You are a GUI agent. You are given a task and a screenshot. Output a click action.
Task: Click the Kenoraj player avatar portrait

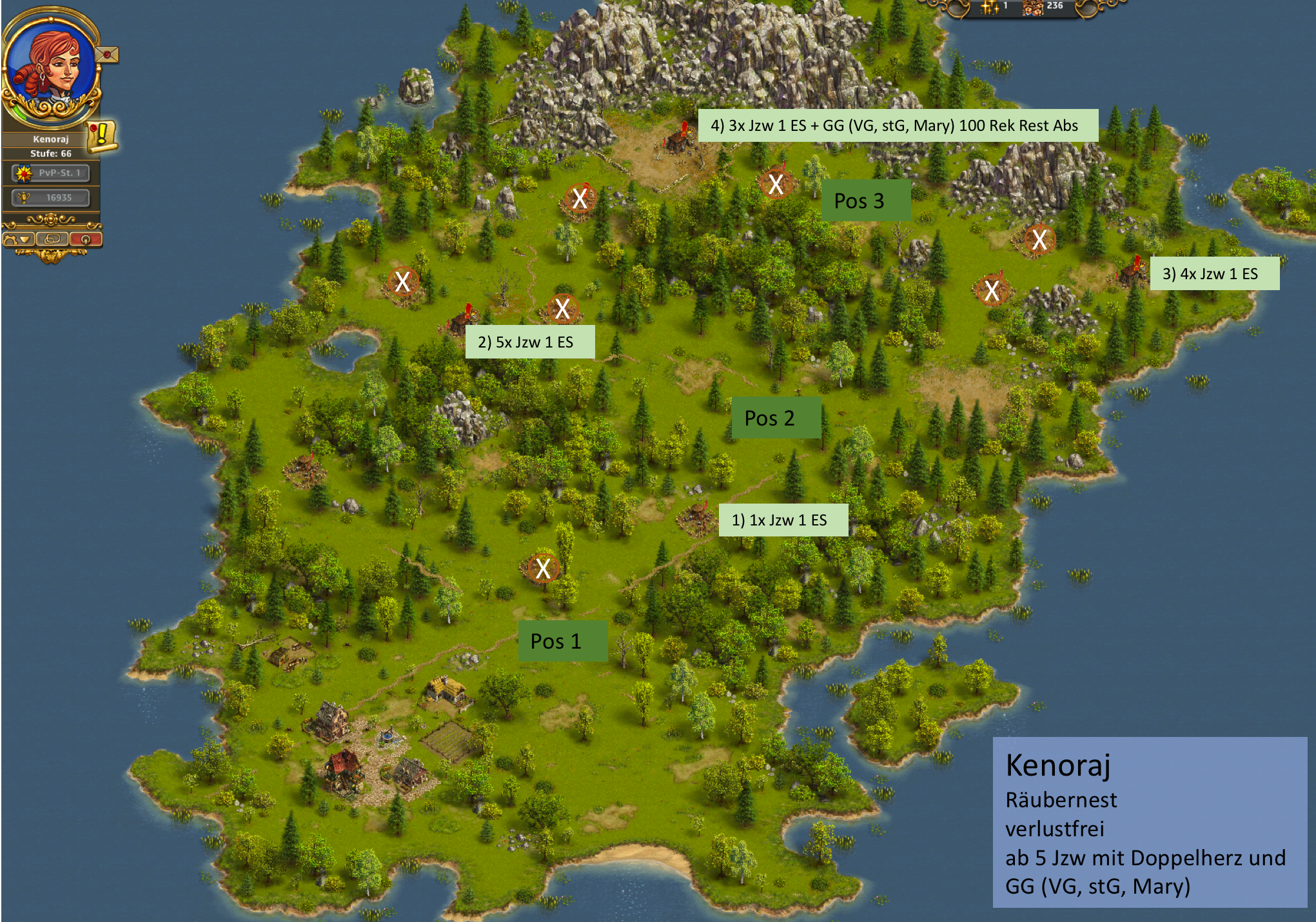50,68
